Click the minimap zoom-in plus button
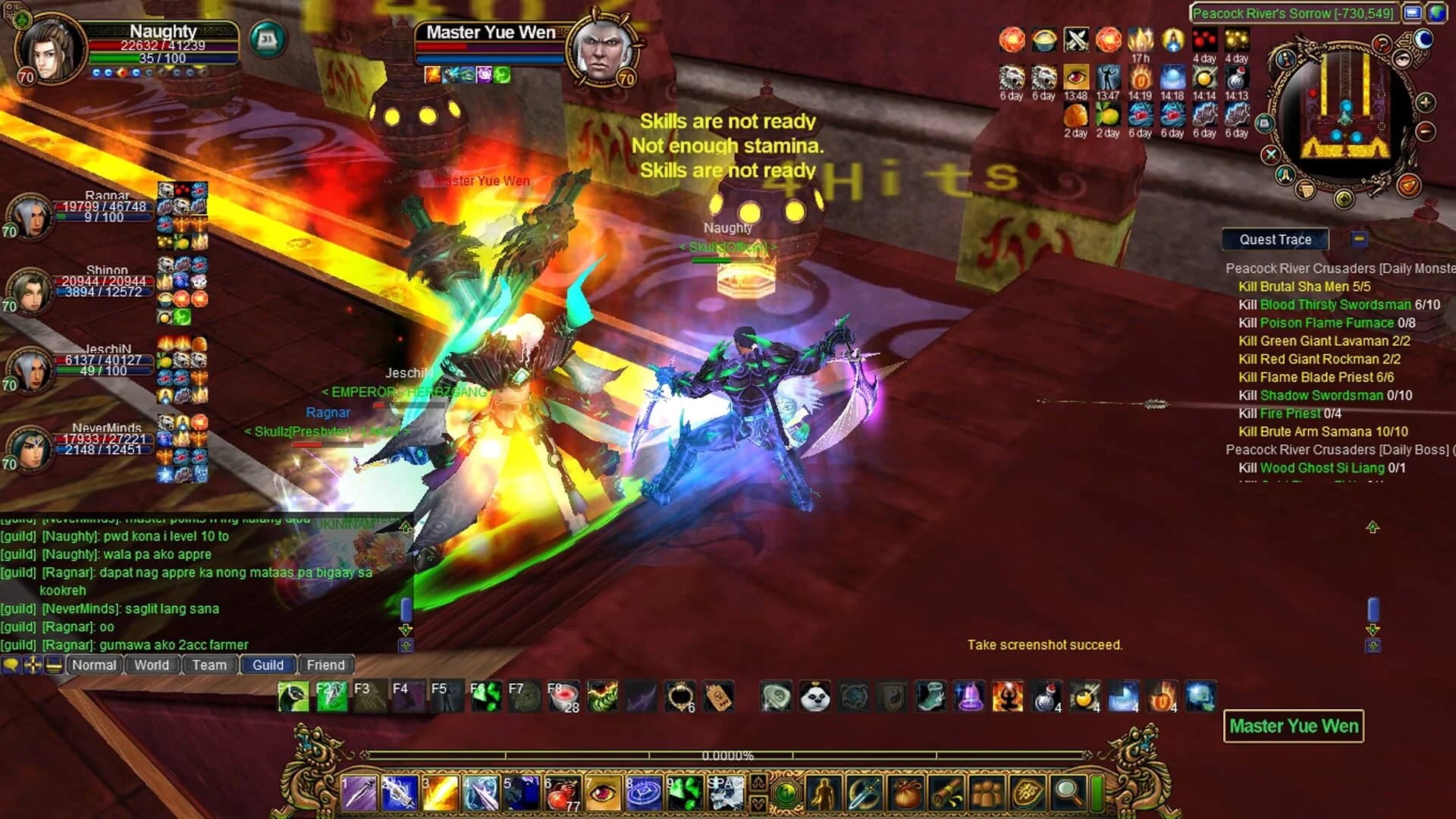Screen dimensions: 1456x819 pos(1424,102)
